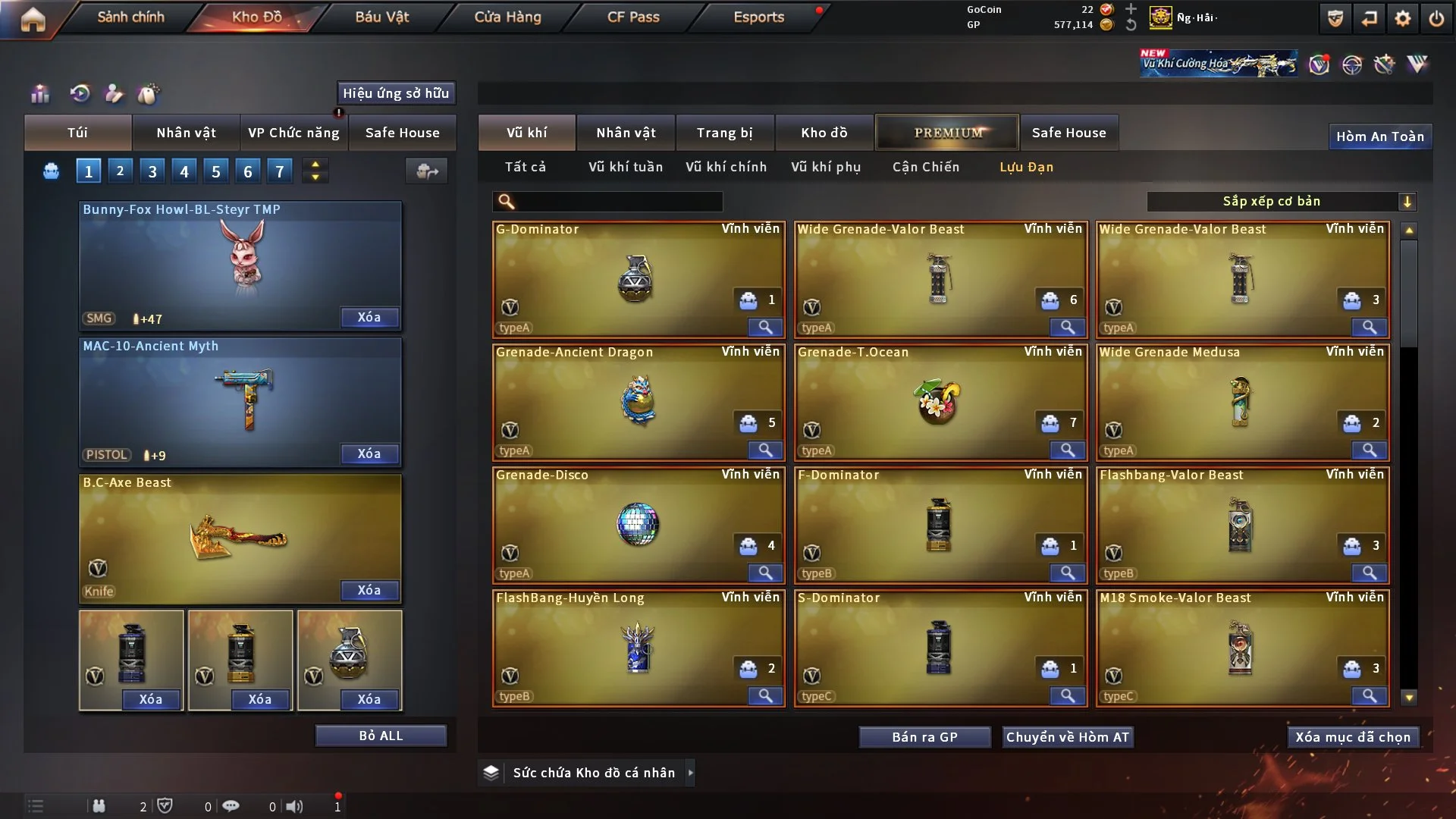The image size is (1456, 819).
Task: Select the Cận Chiến filter
Action: tap(925, 167)
